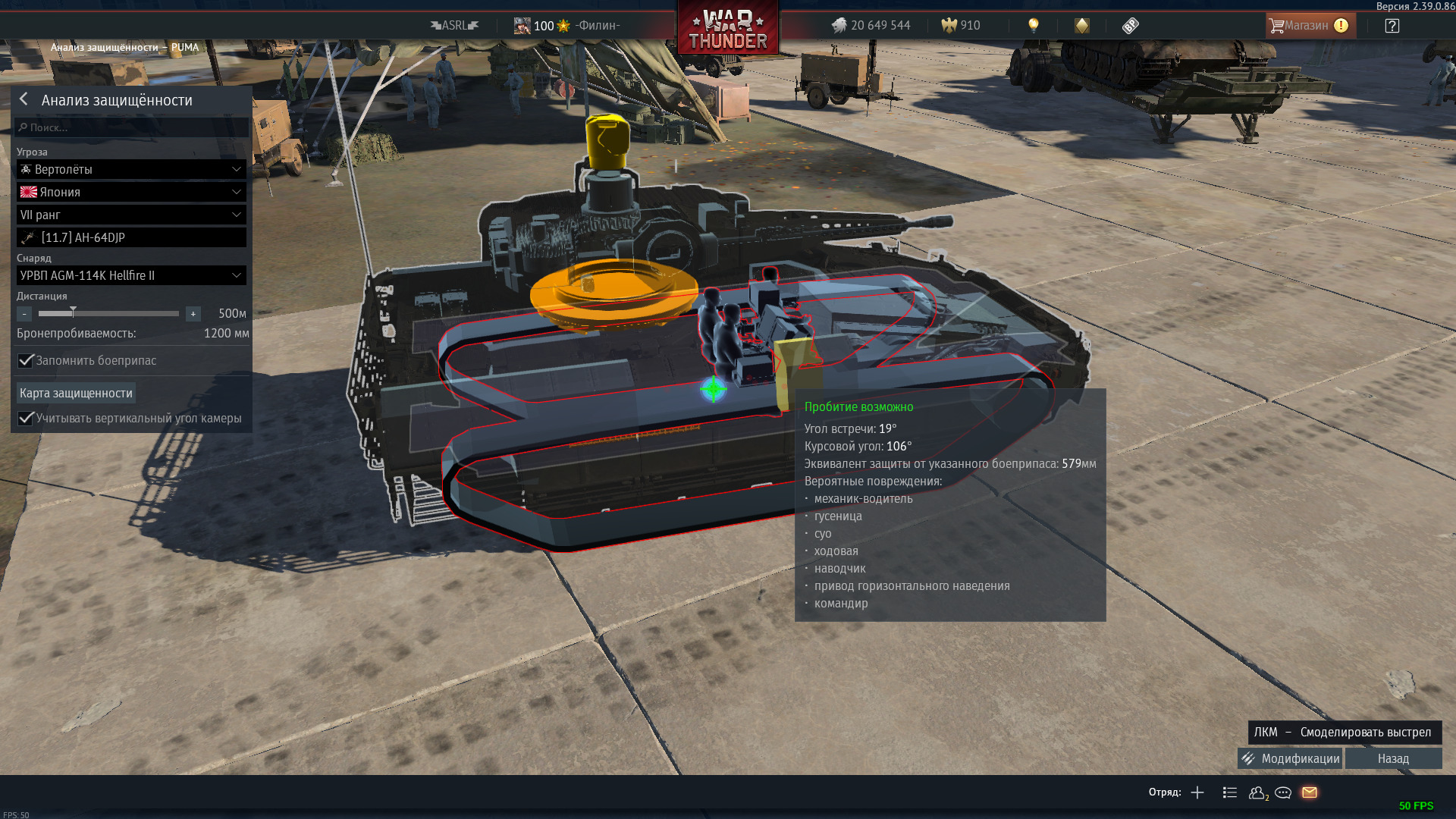Screen dimensions: 1456x819
Task: Select the AH-64DJP vehicle field
Action: 131,237
